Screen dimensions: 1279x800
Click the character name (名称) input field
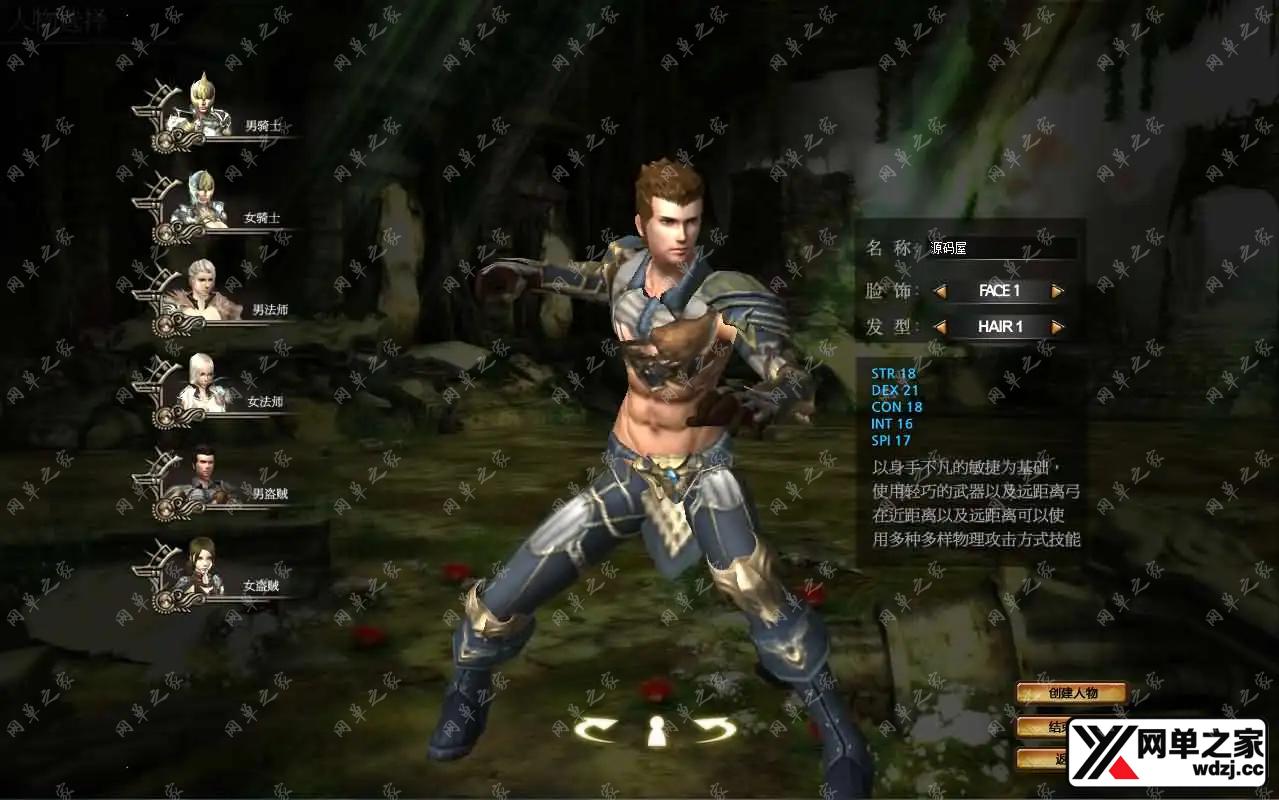point(1001,248)
